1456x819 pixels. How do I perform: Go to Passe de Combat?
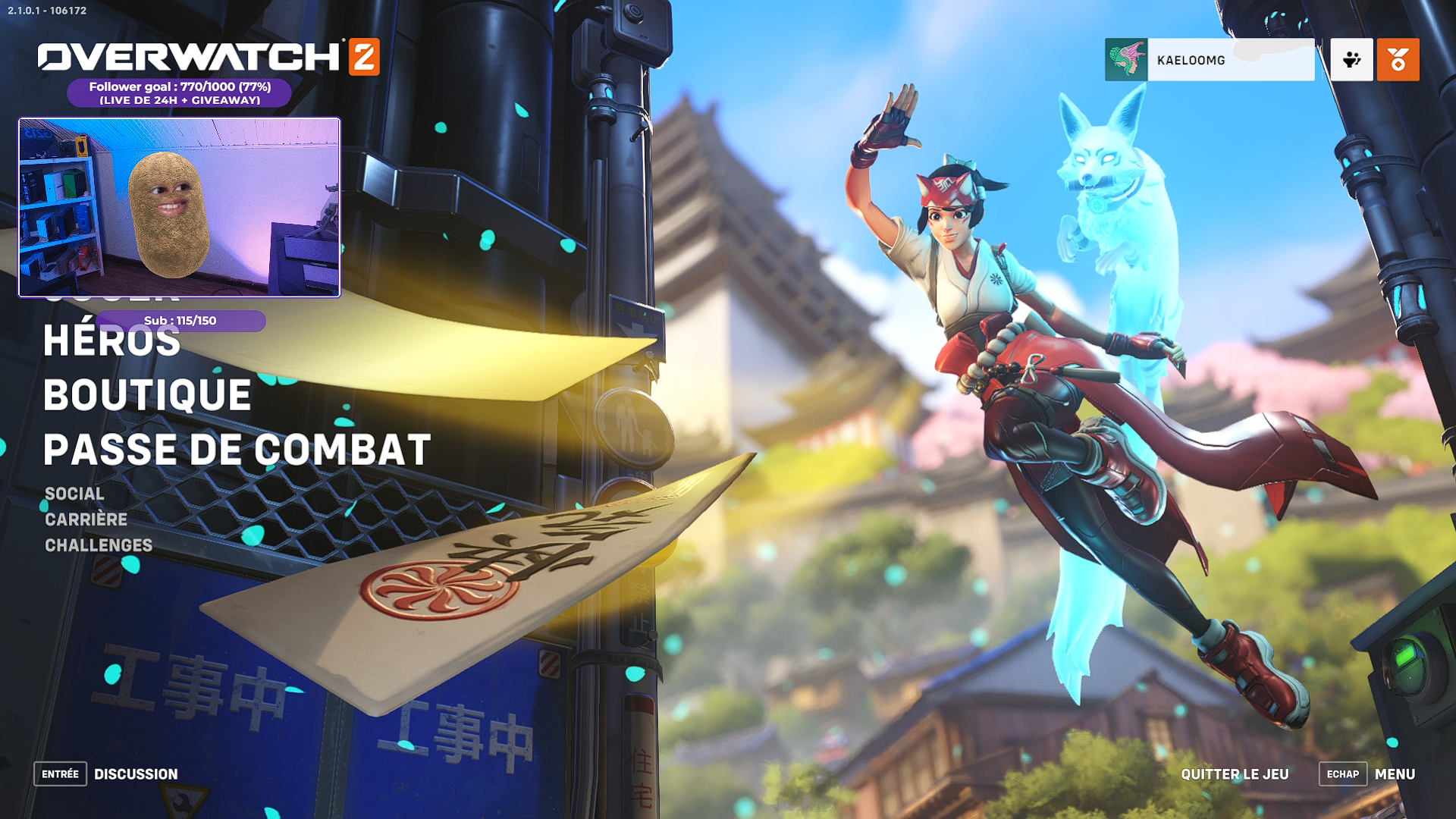coord(237,450)
